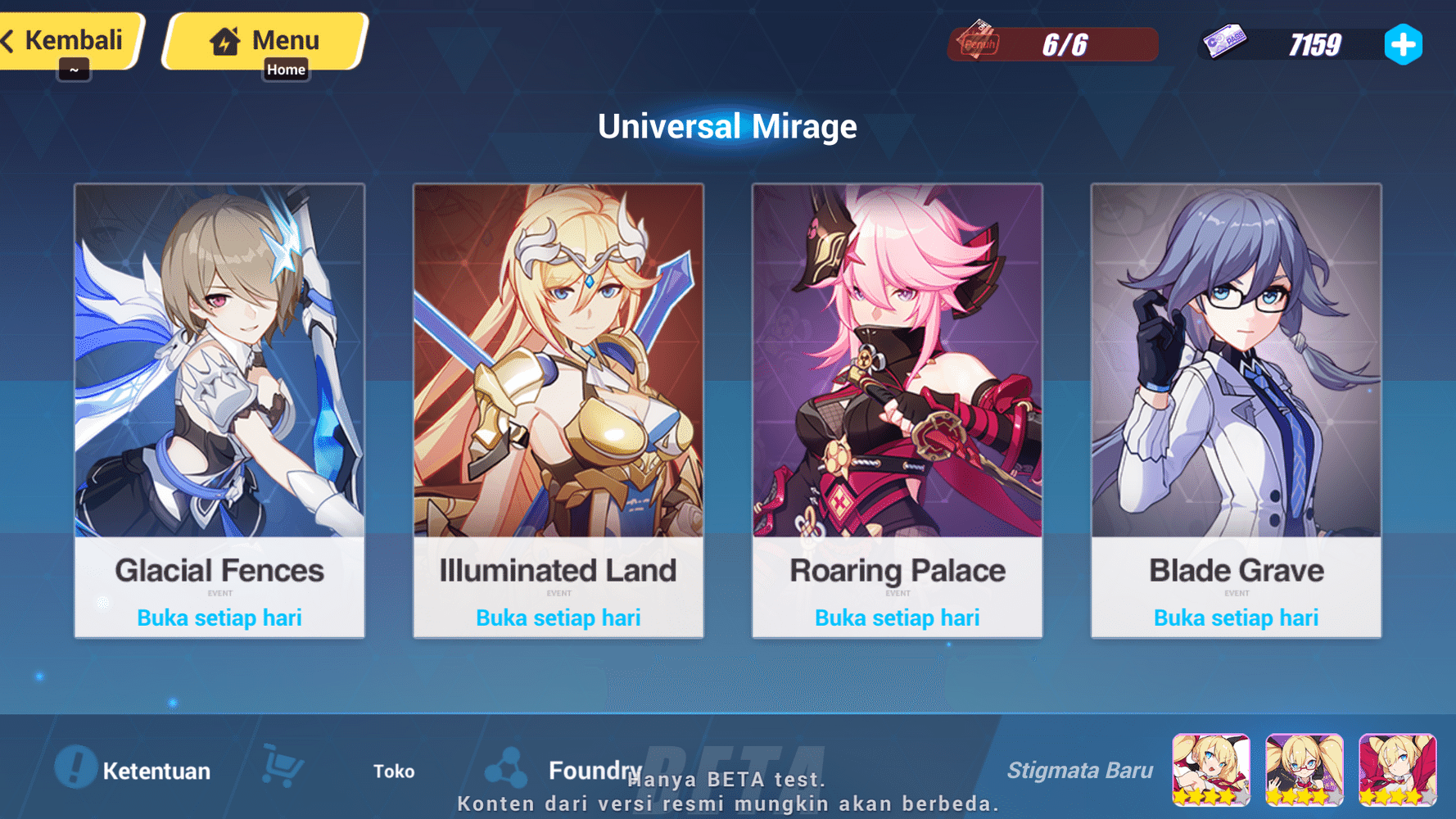Screen dimensions: 1456x819
Task: Open the blue plus icon to top up
Action: pos(1404,46)
